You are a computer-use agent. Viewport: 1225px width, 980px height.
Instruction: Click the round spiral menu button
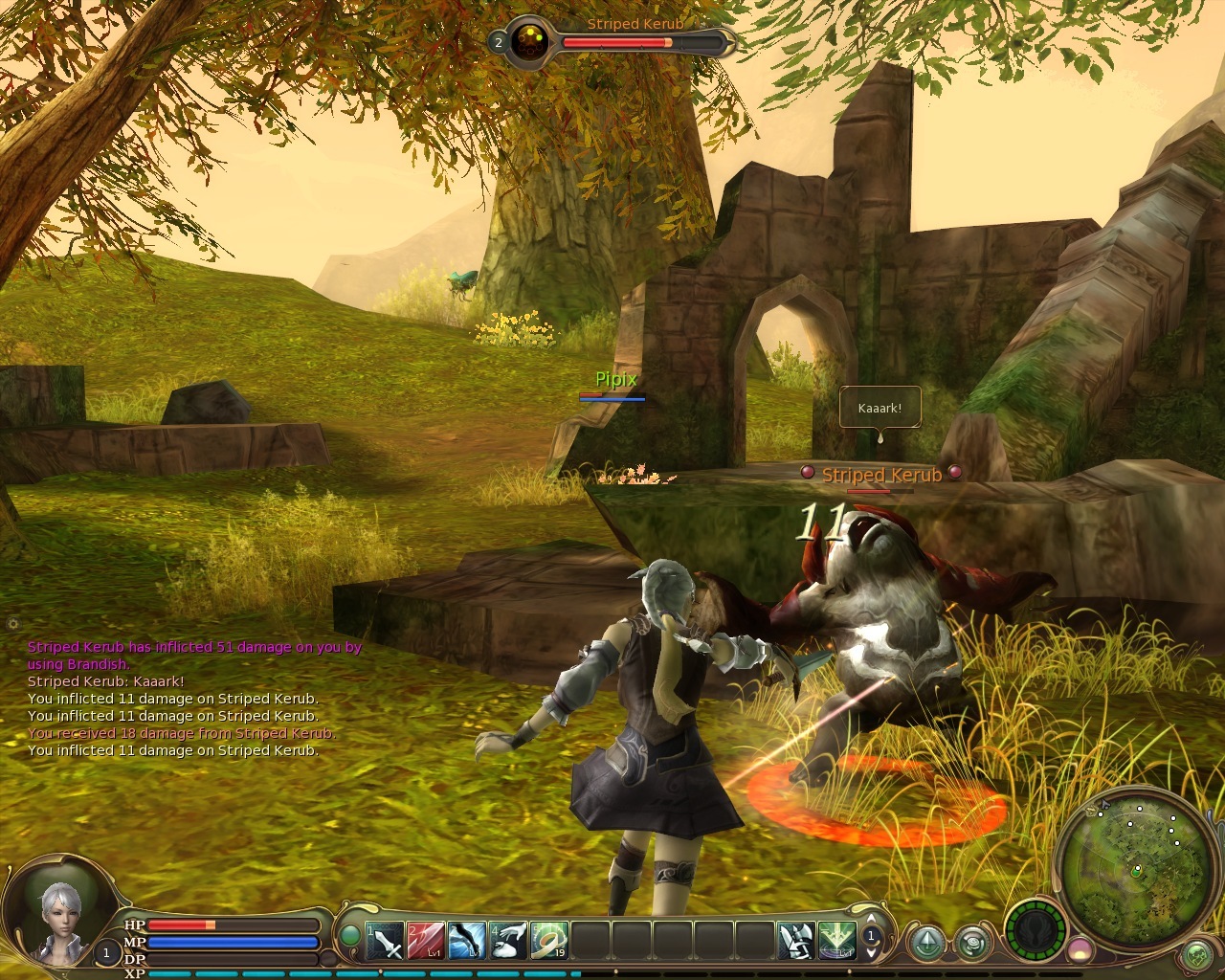pos(973,944)
